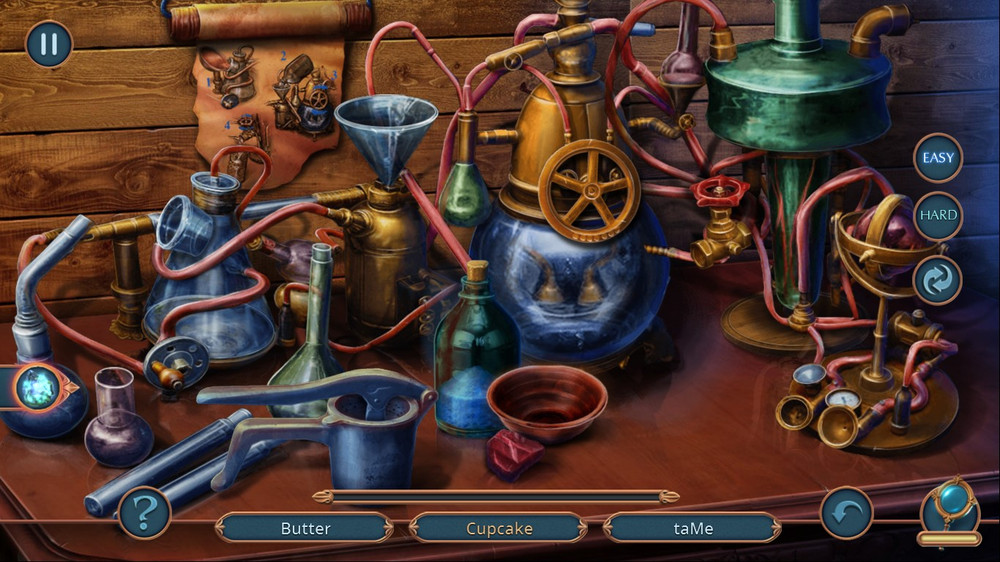Select the EASY difficulty button
The image size is (1000, 562).
[938, 158]
